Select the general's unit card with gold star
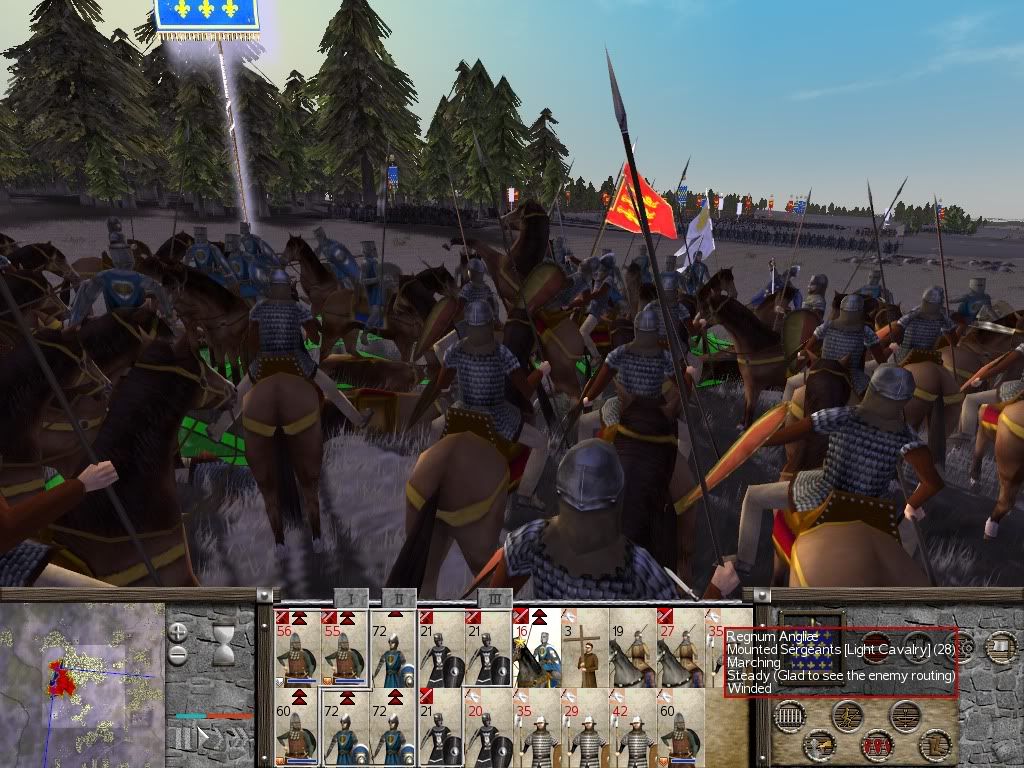This screenshot has height=768, width=1024. [x=536, y=647]
